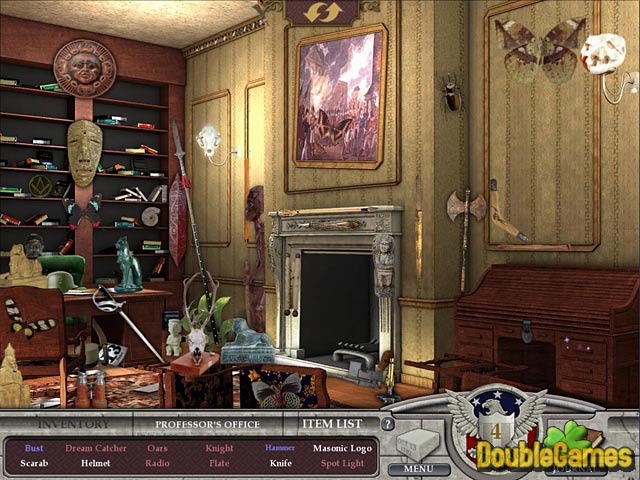This screenshot has width=640, height=480.
Task: Select Knife in the item list
Action: click(280, 463)
